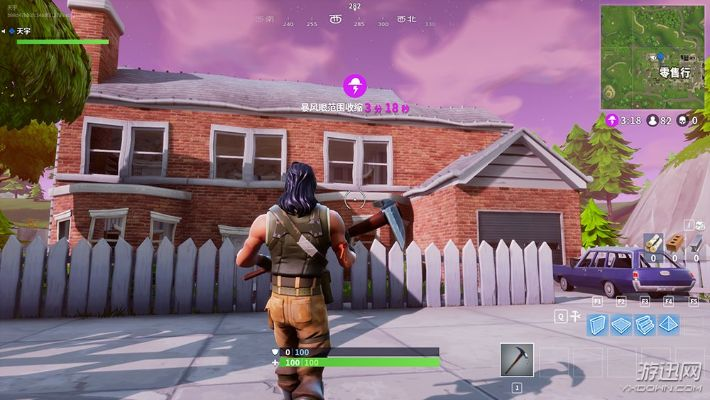Open the minimap showing 零售行

tap(652, 57)
